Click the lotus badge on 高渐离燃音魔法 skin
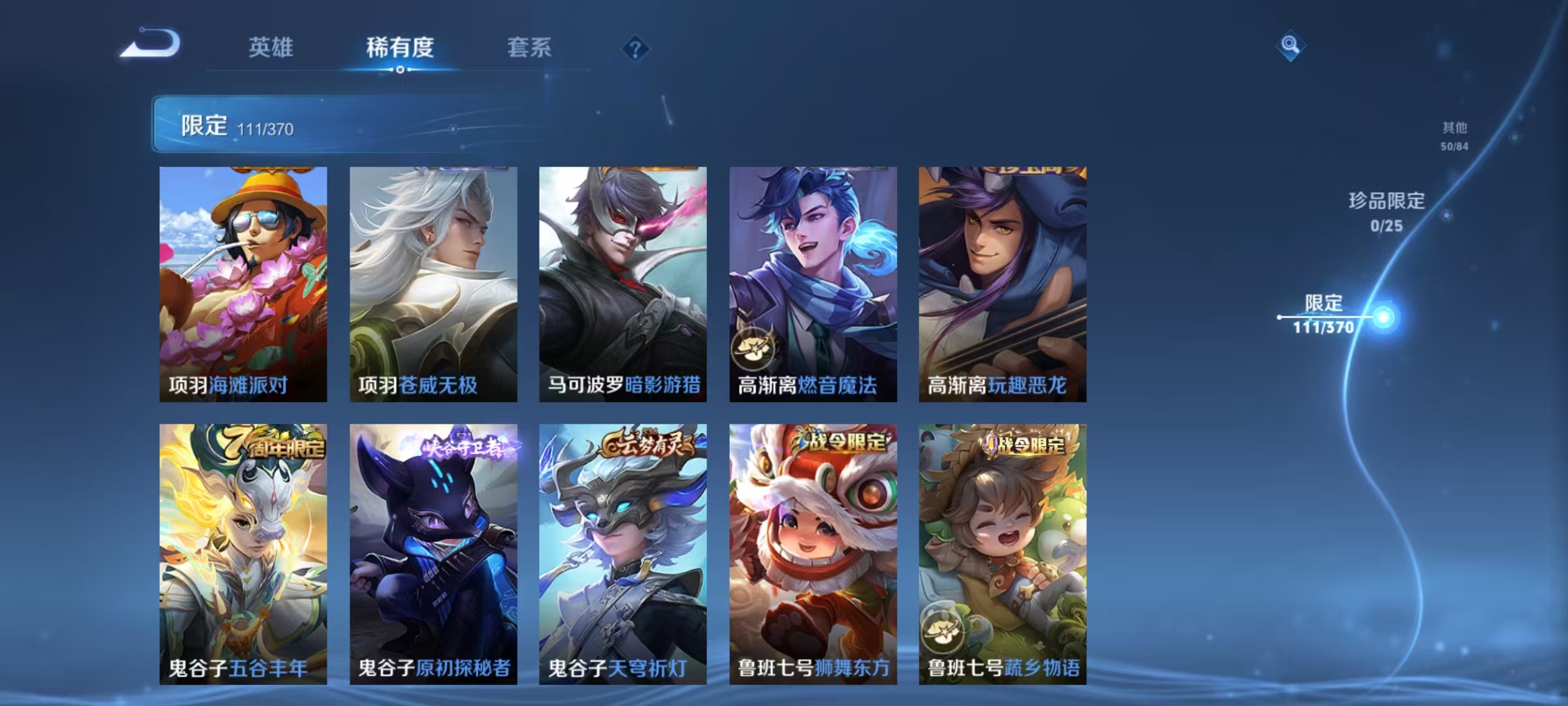1568x706 pixels. [755, 350]
